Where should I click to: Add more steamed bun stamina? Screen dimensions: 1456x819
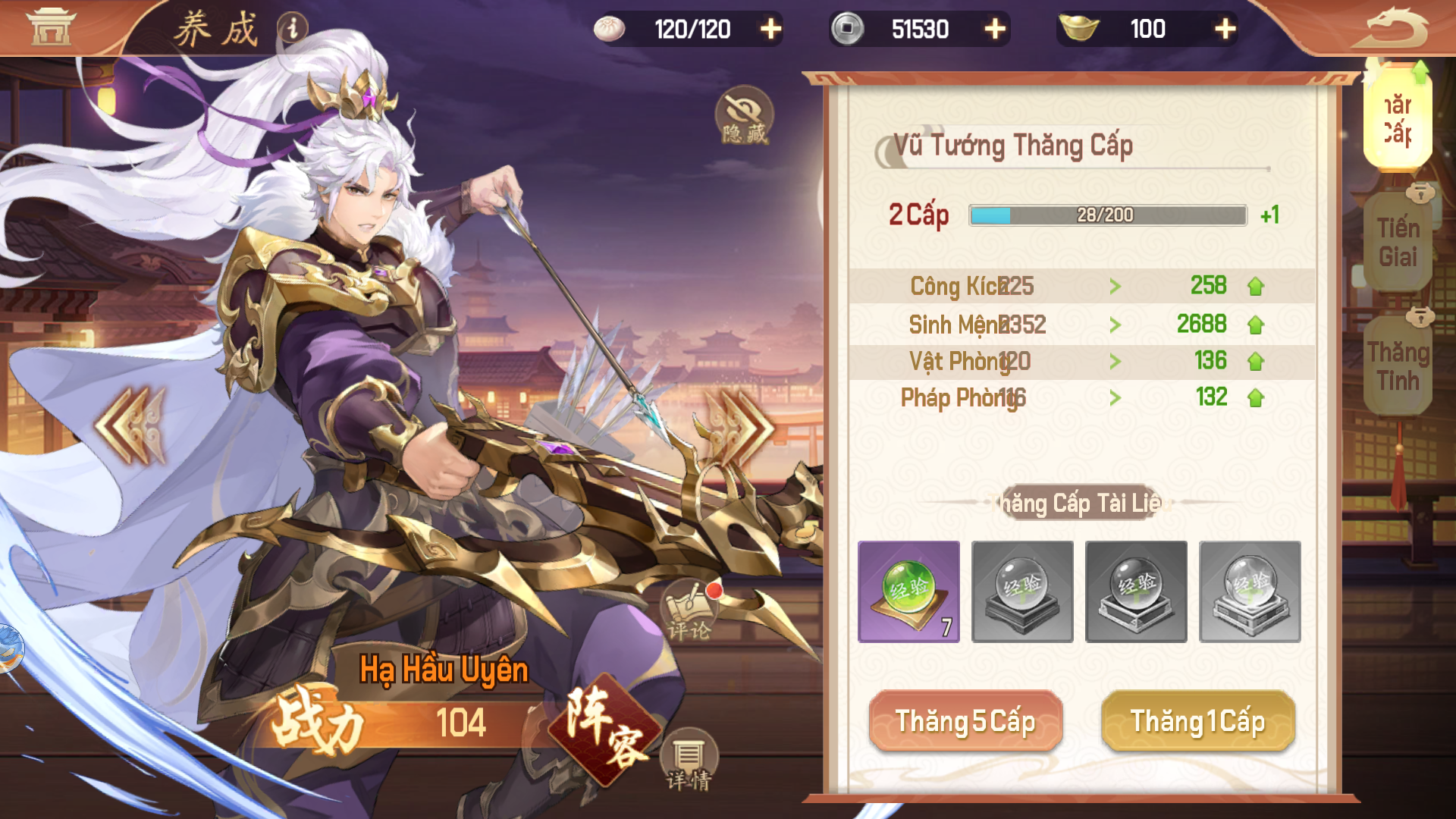click(770, 29)
